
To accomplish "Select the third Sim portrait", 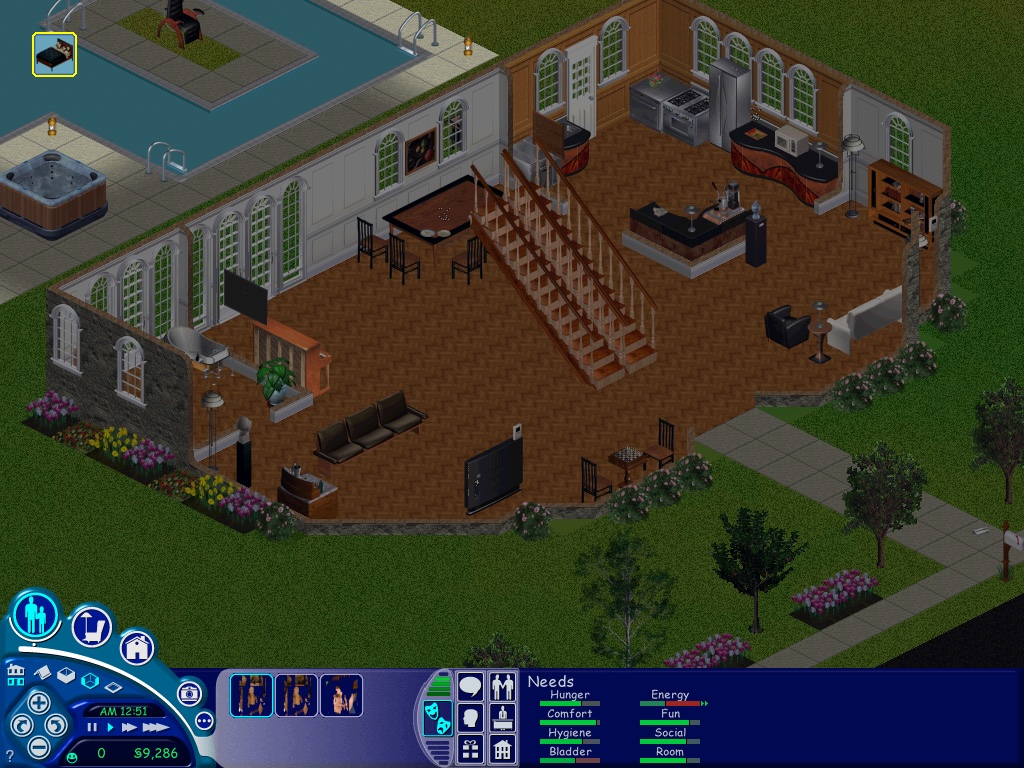I will 341,695.
